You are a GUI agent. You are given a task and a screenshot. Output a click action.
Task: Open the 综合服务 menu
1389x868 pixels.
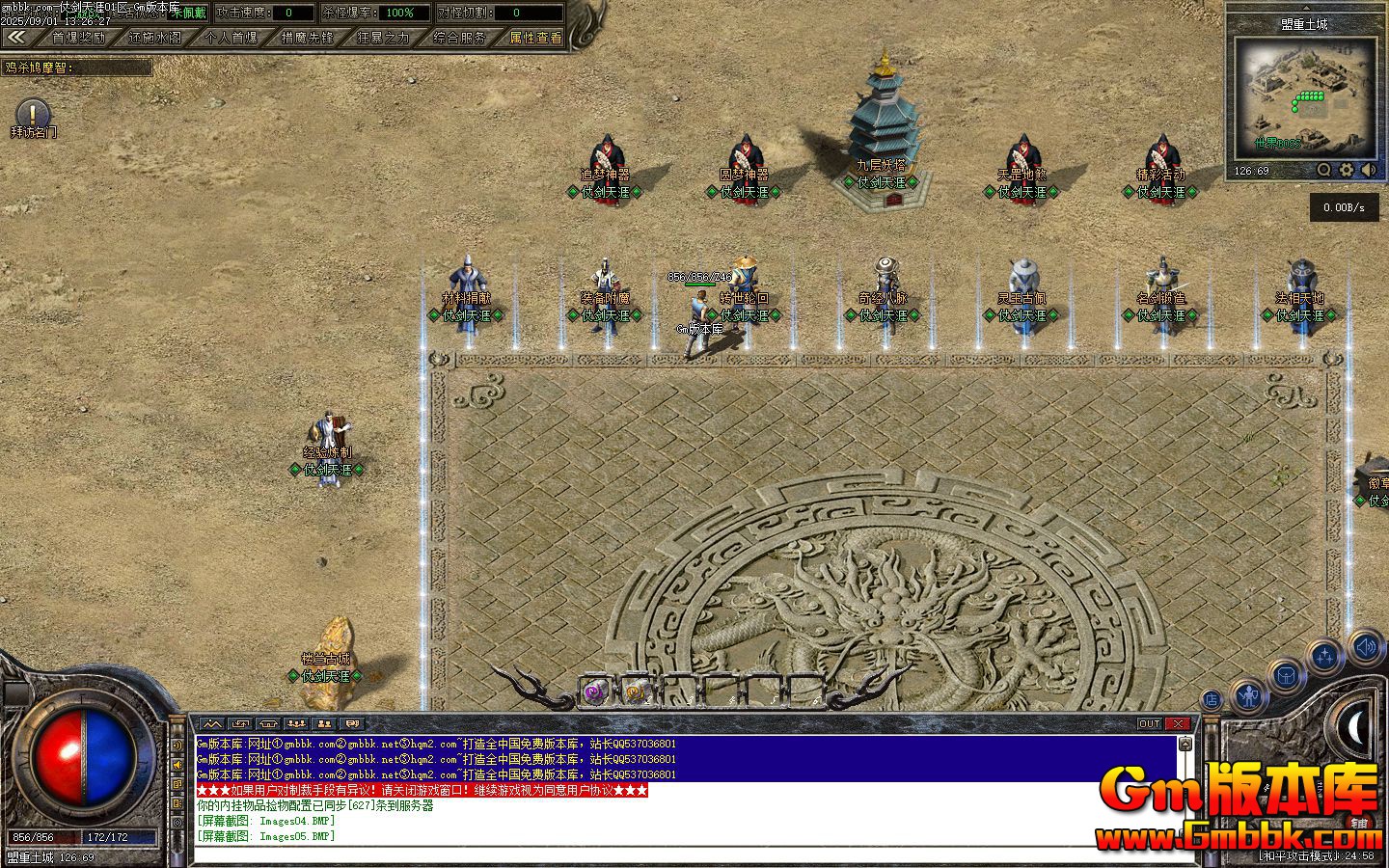point(459,38)
